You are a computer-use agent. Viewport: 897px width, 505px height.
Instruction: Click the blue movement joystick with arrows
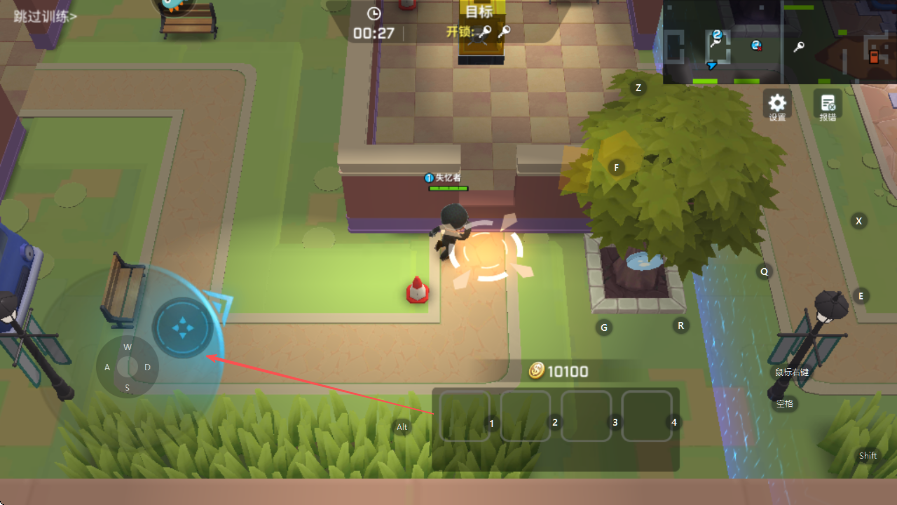(x=182, y=327)
